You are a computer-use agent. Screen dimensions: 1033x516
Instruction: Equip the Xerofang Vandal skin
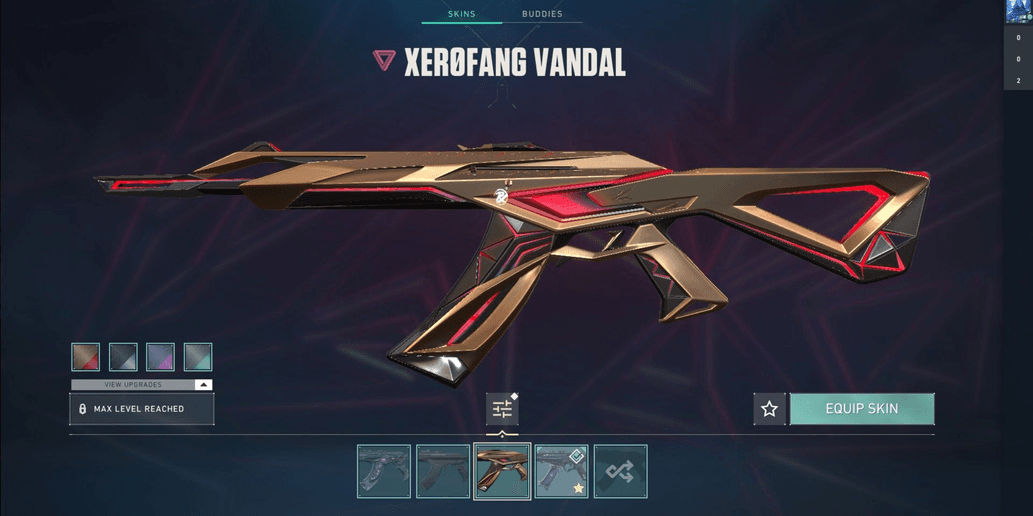[862, 409]
